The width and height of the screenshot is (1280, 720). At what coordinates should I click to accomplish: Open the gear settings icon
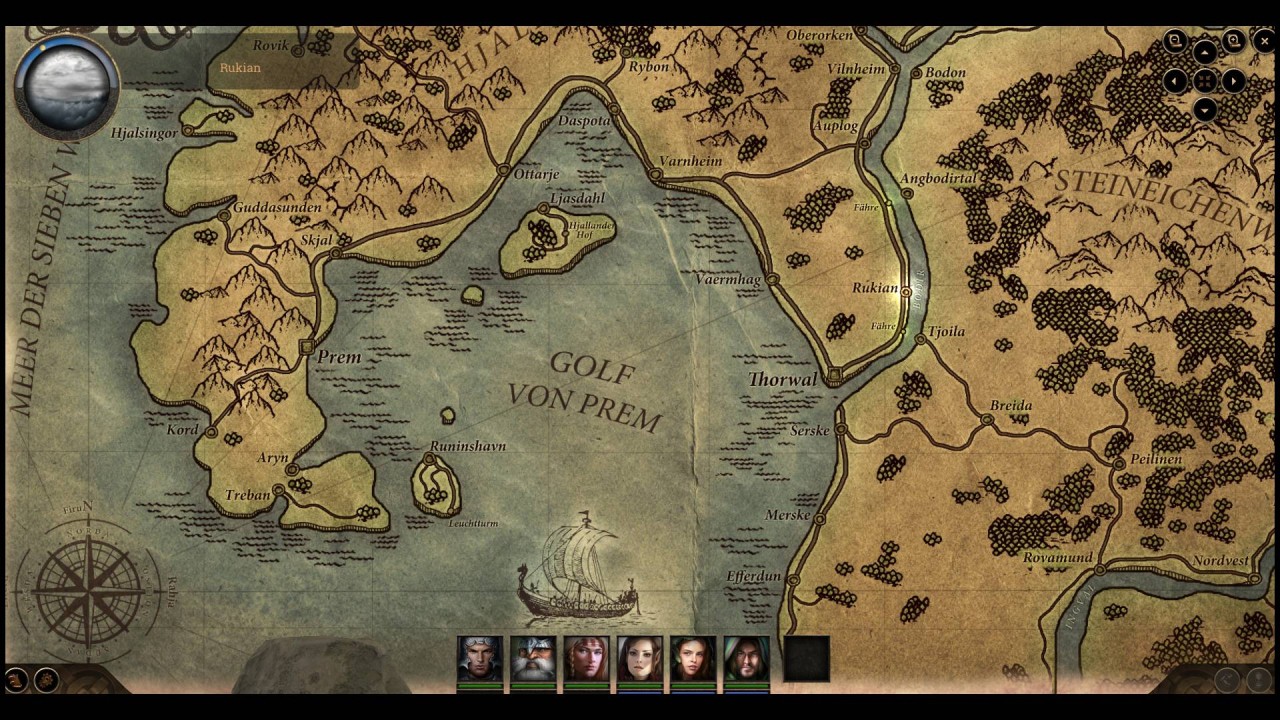click(x=46, y=681)
